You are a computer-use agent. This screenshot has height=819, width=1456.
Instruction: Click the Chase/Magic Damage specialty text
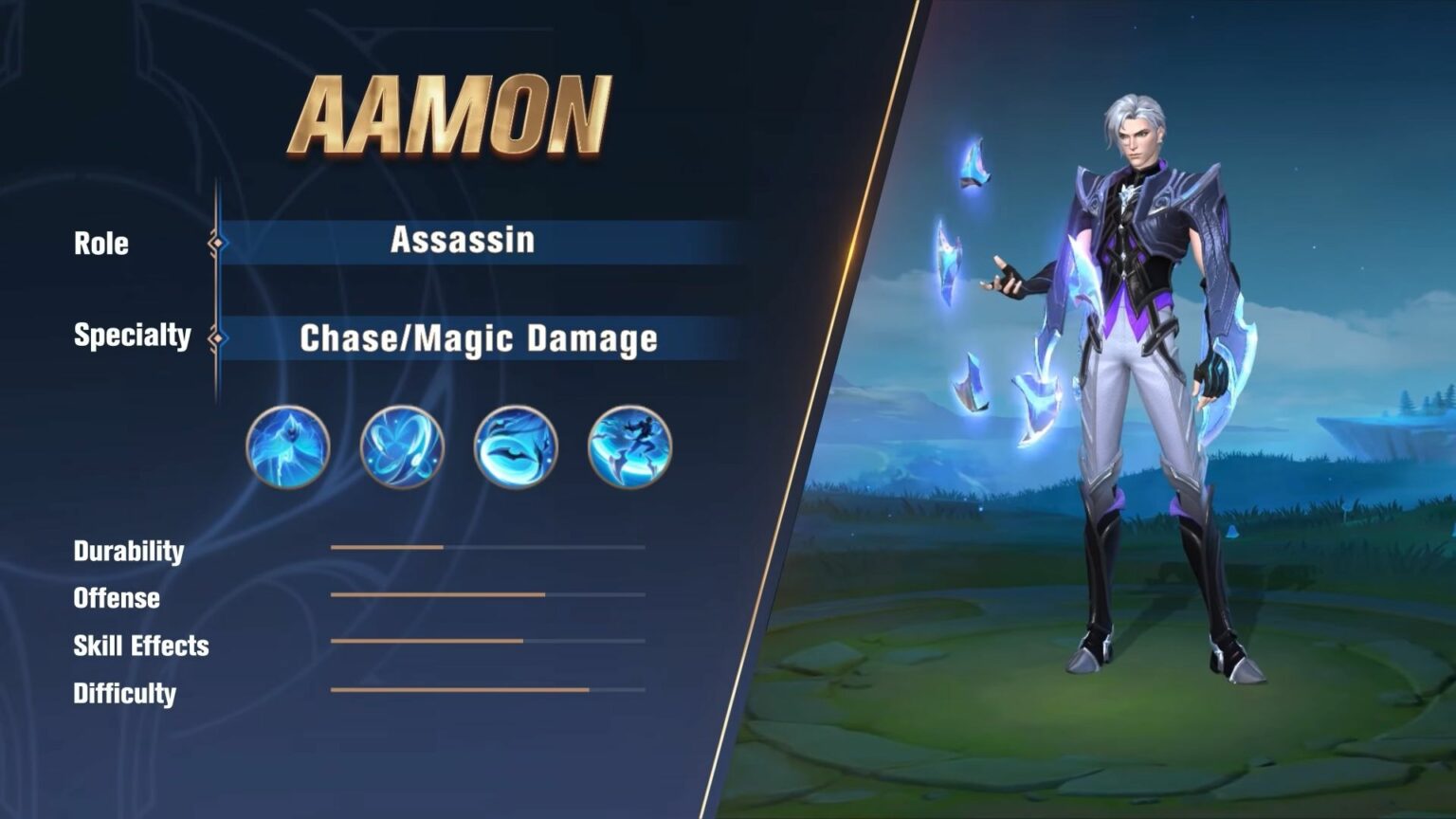pyautogui.click(x=479, y=337)
